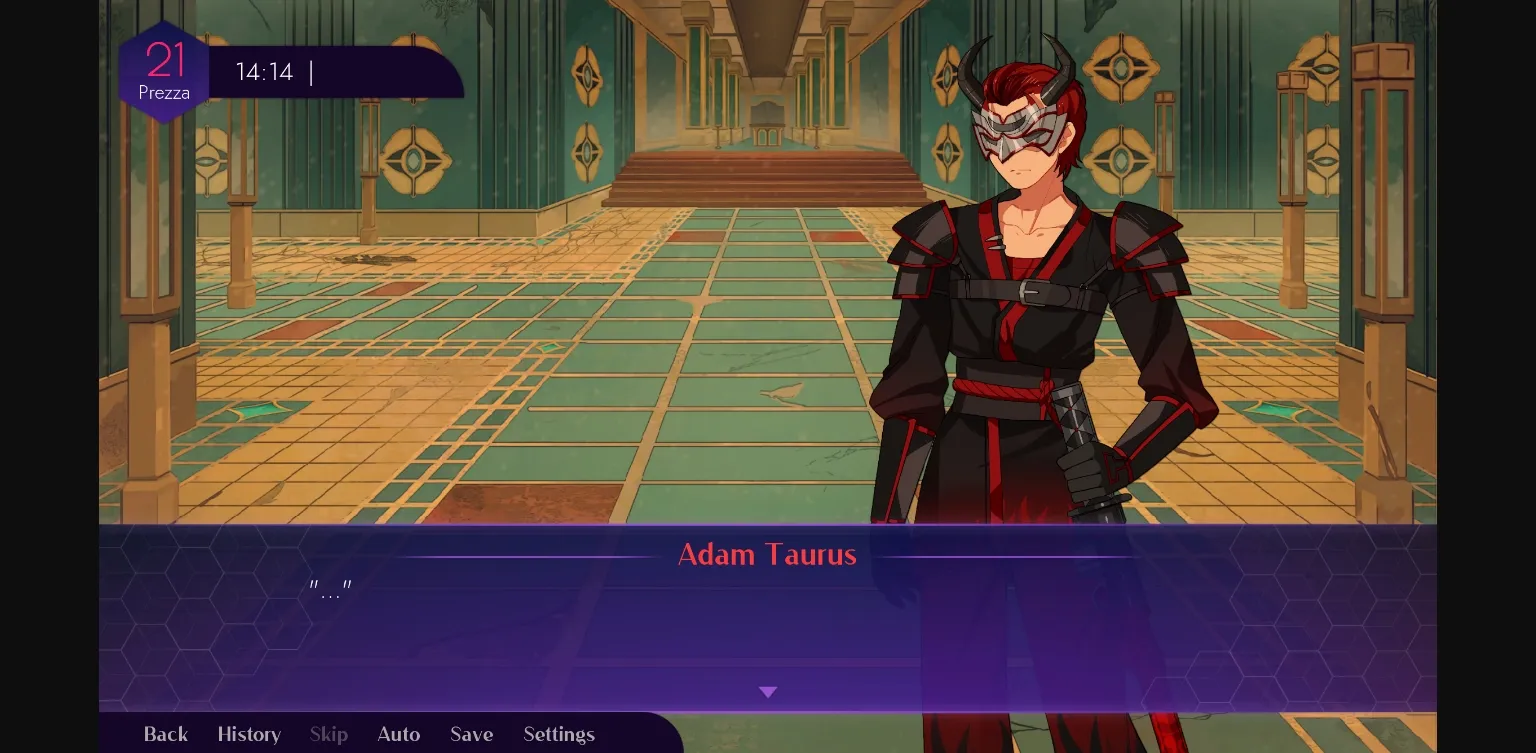Open the Settings menu
Viewport: 1536px width, 753px height.
pos(559,734)
